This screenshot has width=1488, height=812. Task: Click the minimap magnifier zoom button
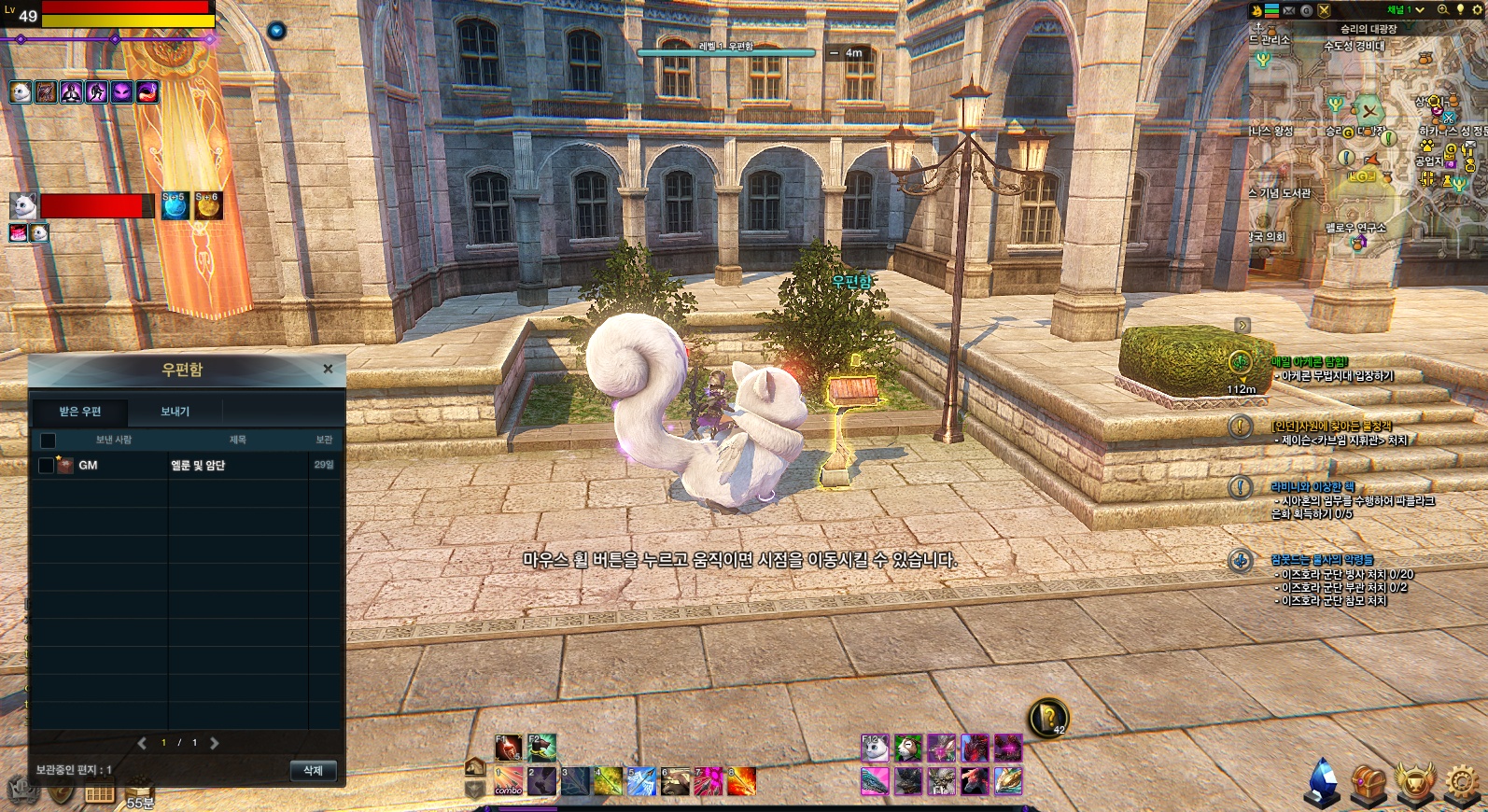(1442, 10)
